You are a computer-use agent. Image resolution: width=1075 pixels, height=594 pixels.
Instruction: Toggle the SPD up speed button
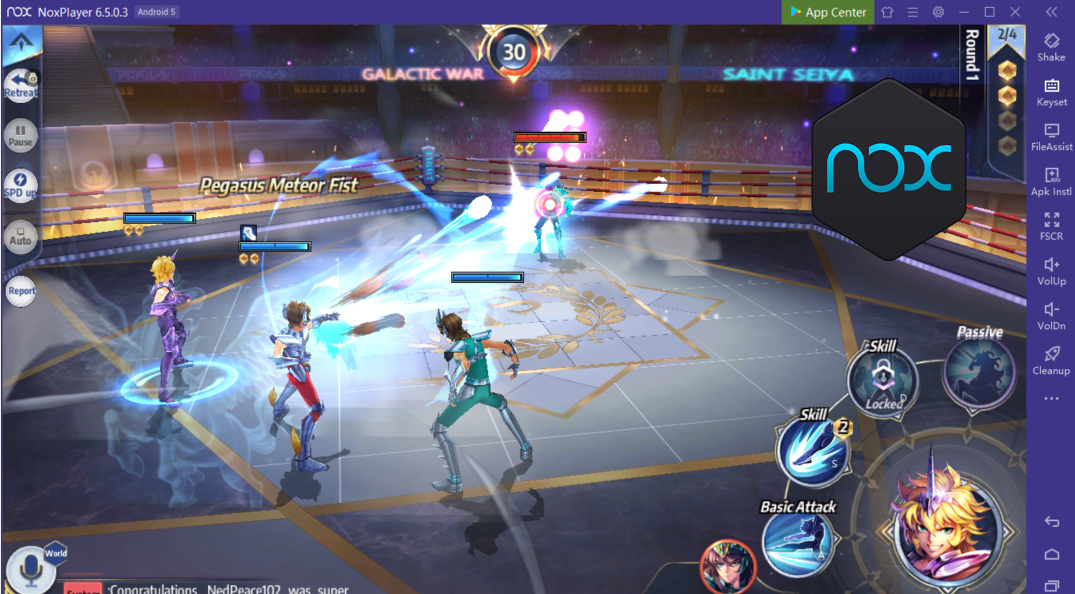click(x=21, y=186)
